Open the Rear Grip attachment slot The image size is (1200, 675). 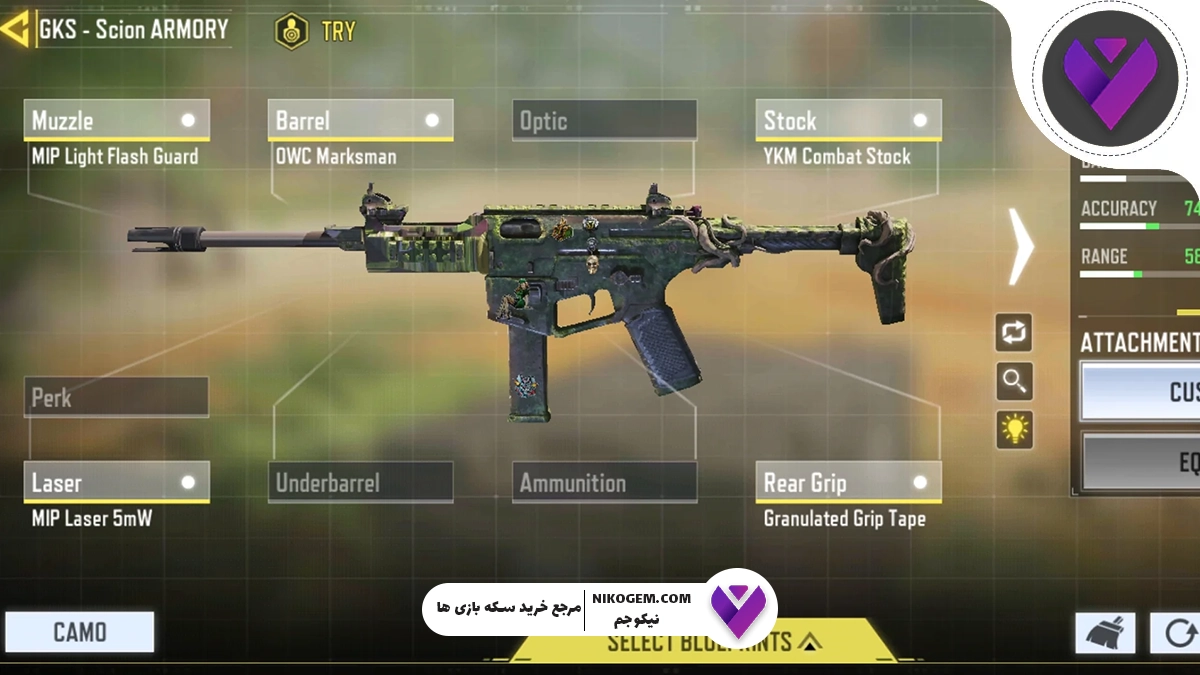point(848,483)
